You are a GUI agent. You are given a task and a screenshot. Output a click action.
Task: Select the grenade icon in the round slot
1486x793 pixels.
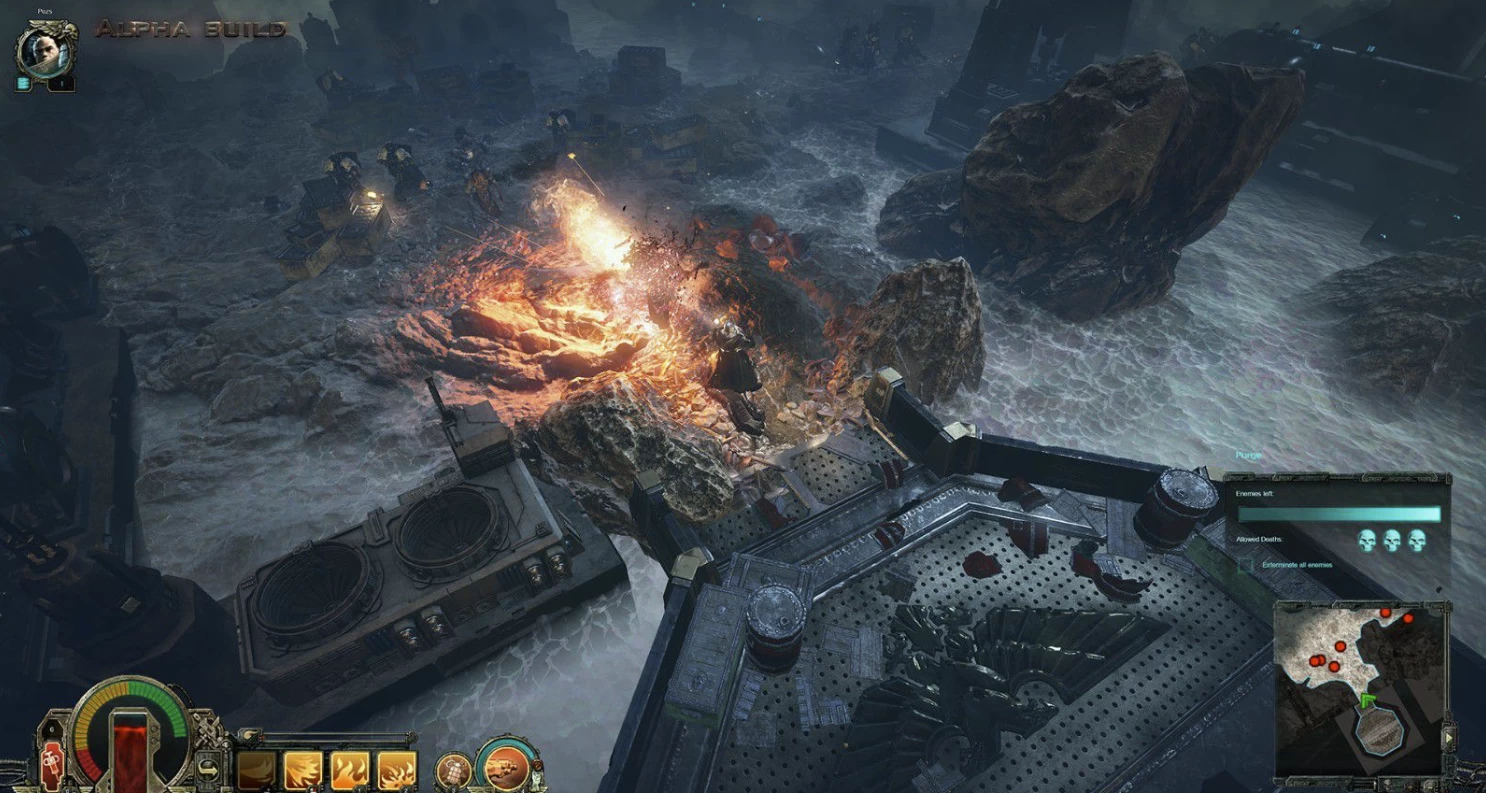pos(454,771)
